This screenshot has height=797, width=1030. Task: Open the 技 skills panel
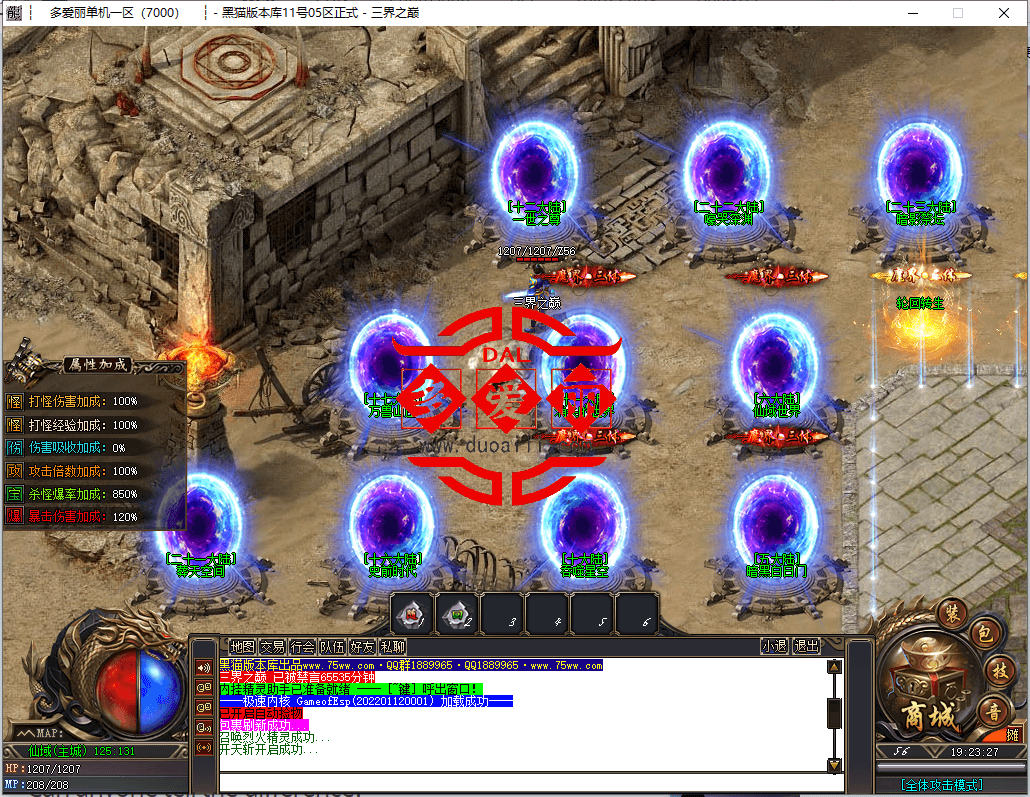point(999,669)
